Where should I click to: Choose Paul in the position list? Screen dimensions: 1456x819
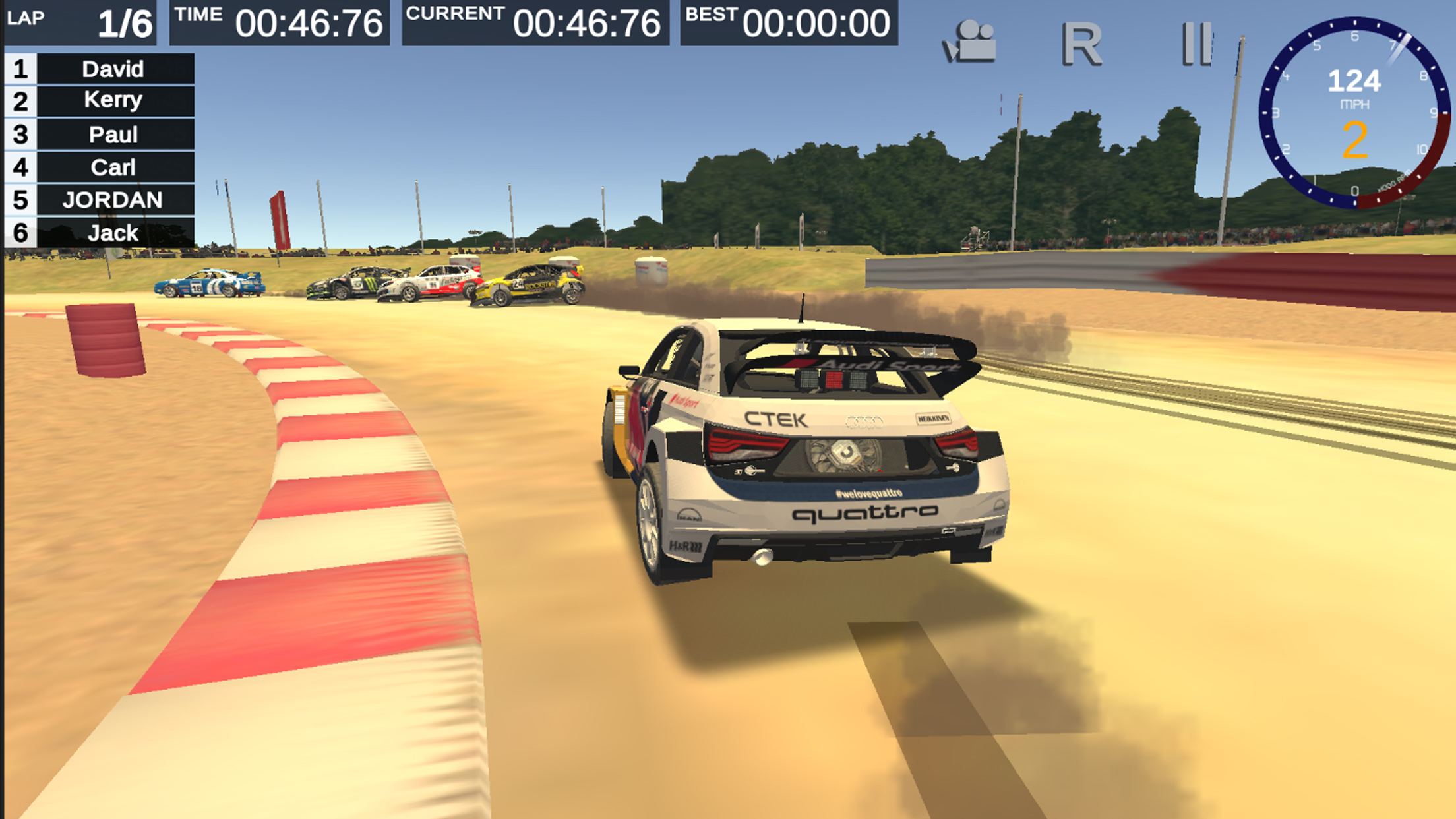(x=113, y=135)
